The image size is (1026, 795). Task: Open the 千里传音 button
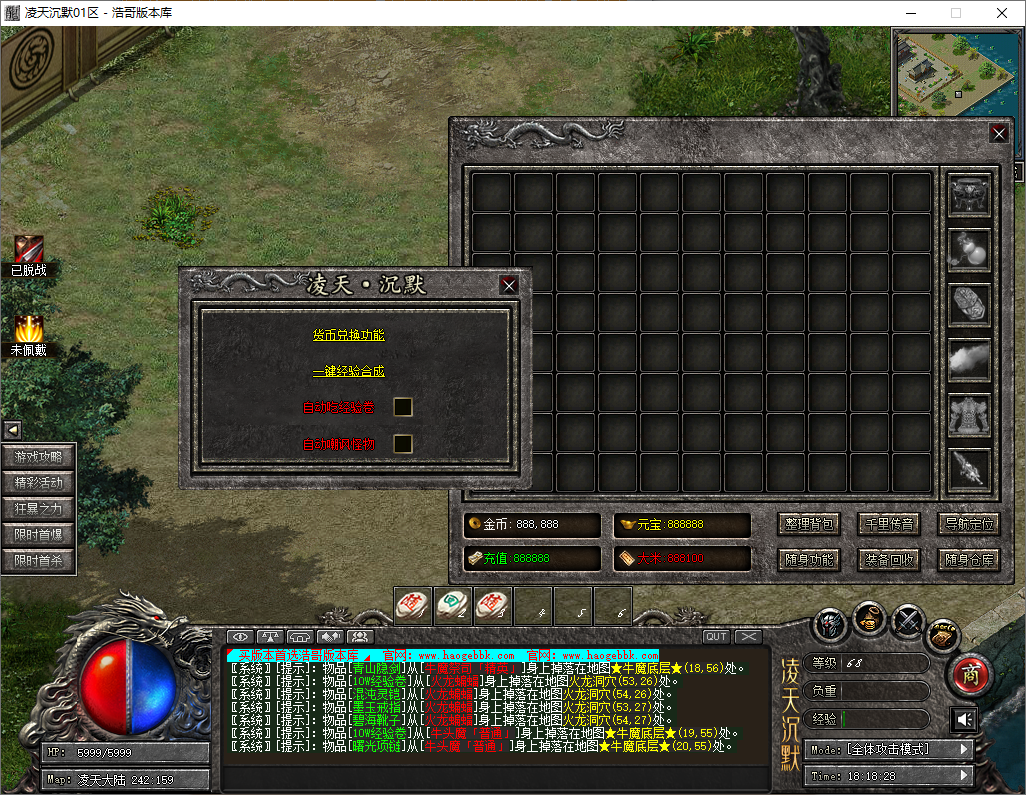point(889,523)
